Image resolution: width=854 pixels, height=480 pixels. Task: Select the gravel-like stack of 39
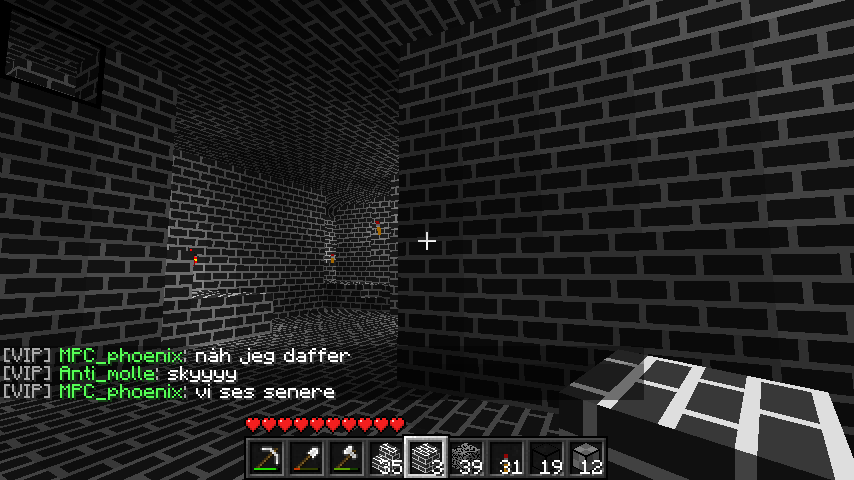466,458
